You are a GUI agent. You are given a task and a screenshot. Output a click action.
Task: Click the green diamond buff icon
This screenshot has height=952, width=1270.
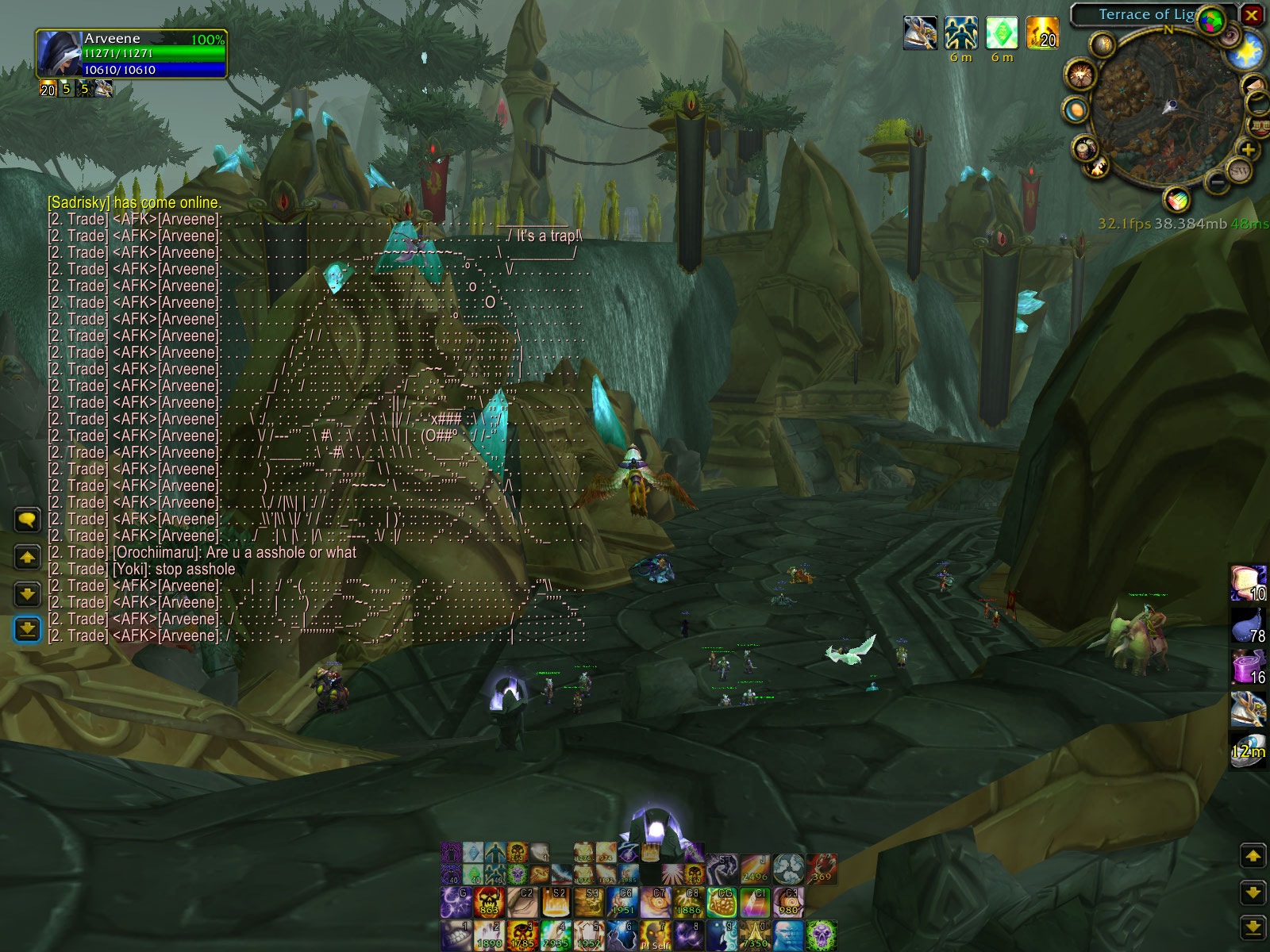coord(1002,33)
